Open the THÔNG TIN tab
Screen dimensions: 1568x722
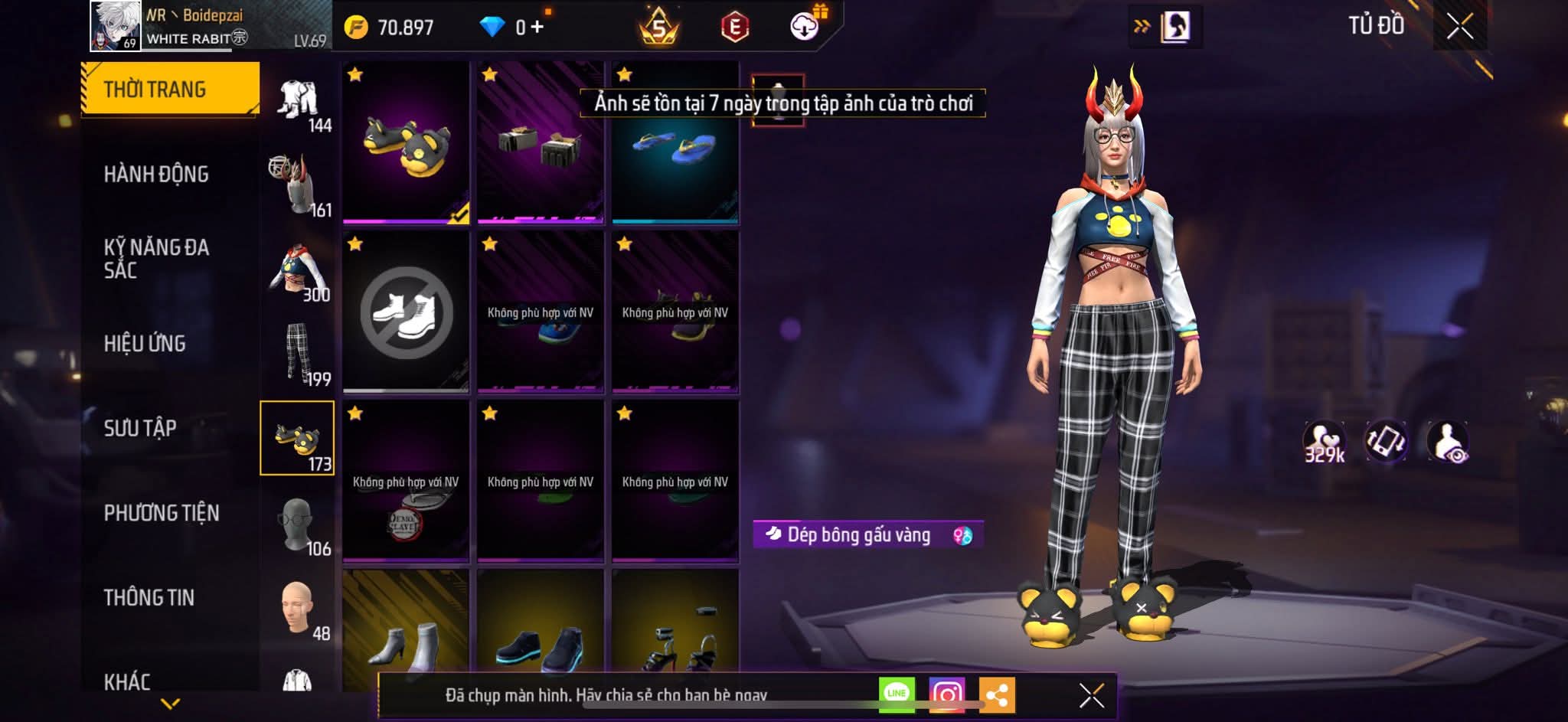pyautogui.click(x=149, y=597)
